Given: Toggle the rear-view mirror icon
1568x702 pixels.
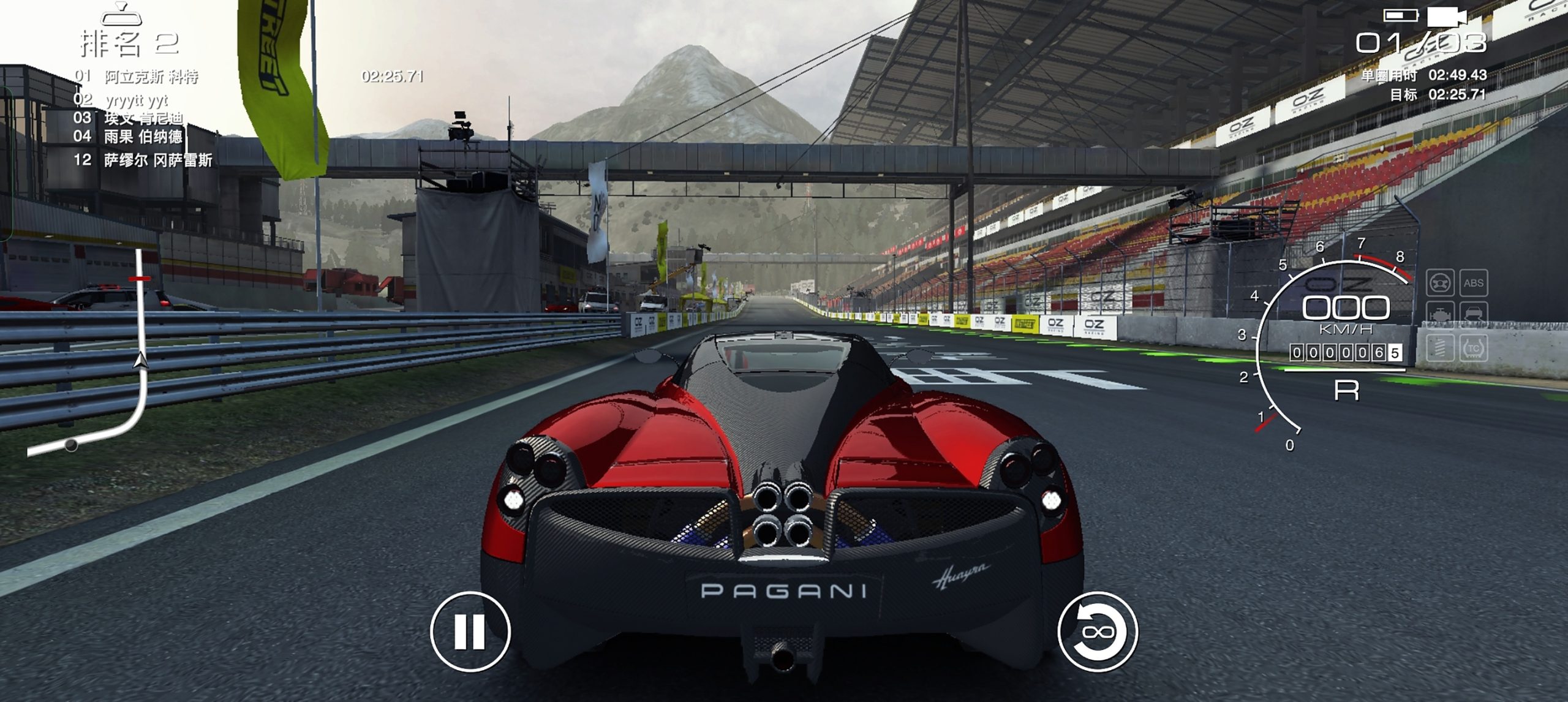Looking at the screenshot, I should point(121,13).
